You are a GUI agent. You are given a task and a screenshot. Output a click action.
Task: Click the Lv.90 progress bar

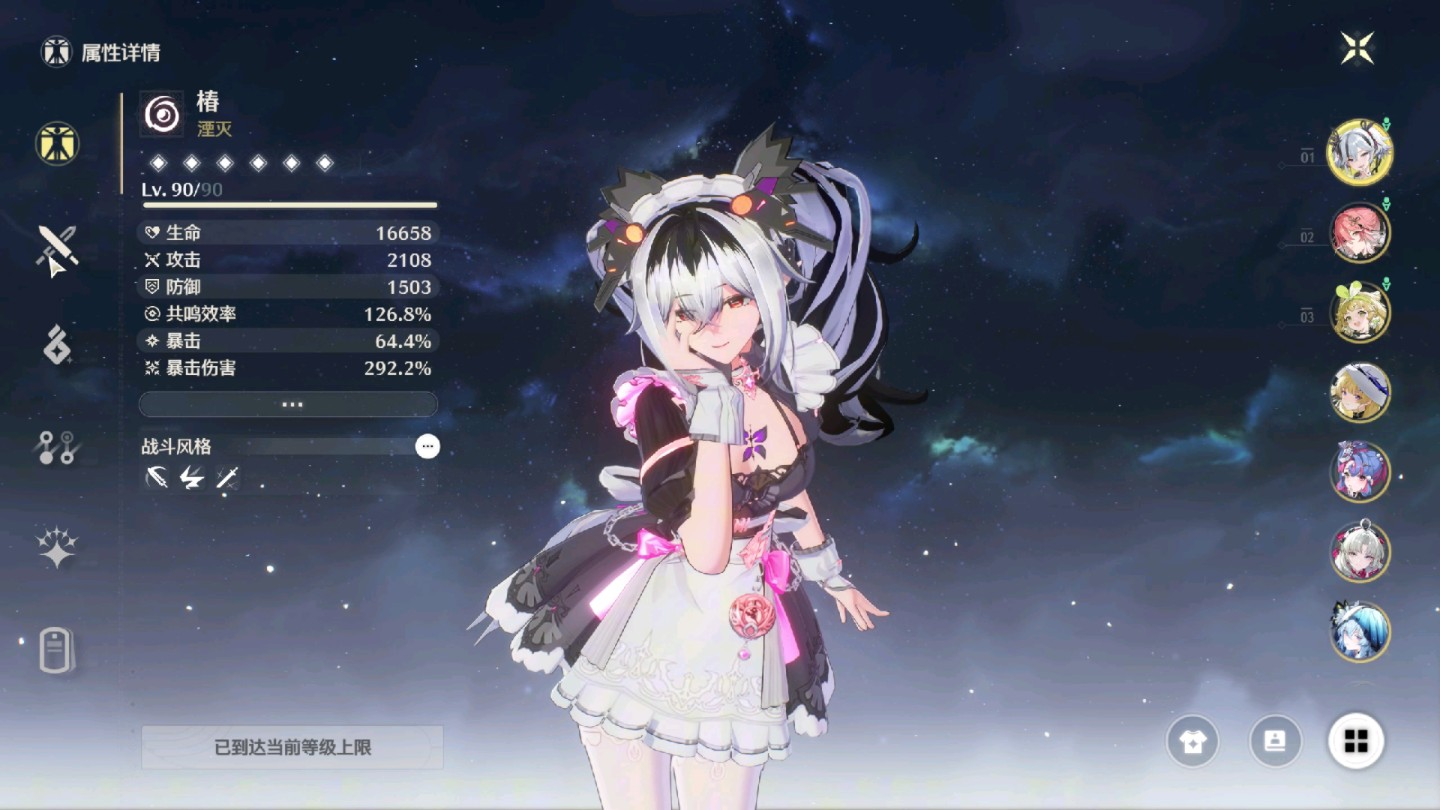288,202
